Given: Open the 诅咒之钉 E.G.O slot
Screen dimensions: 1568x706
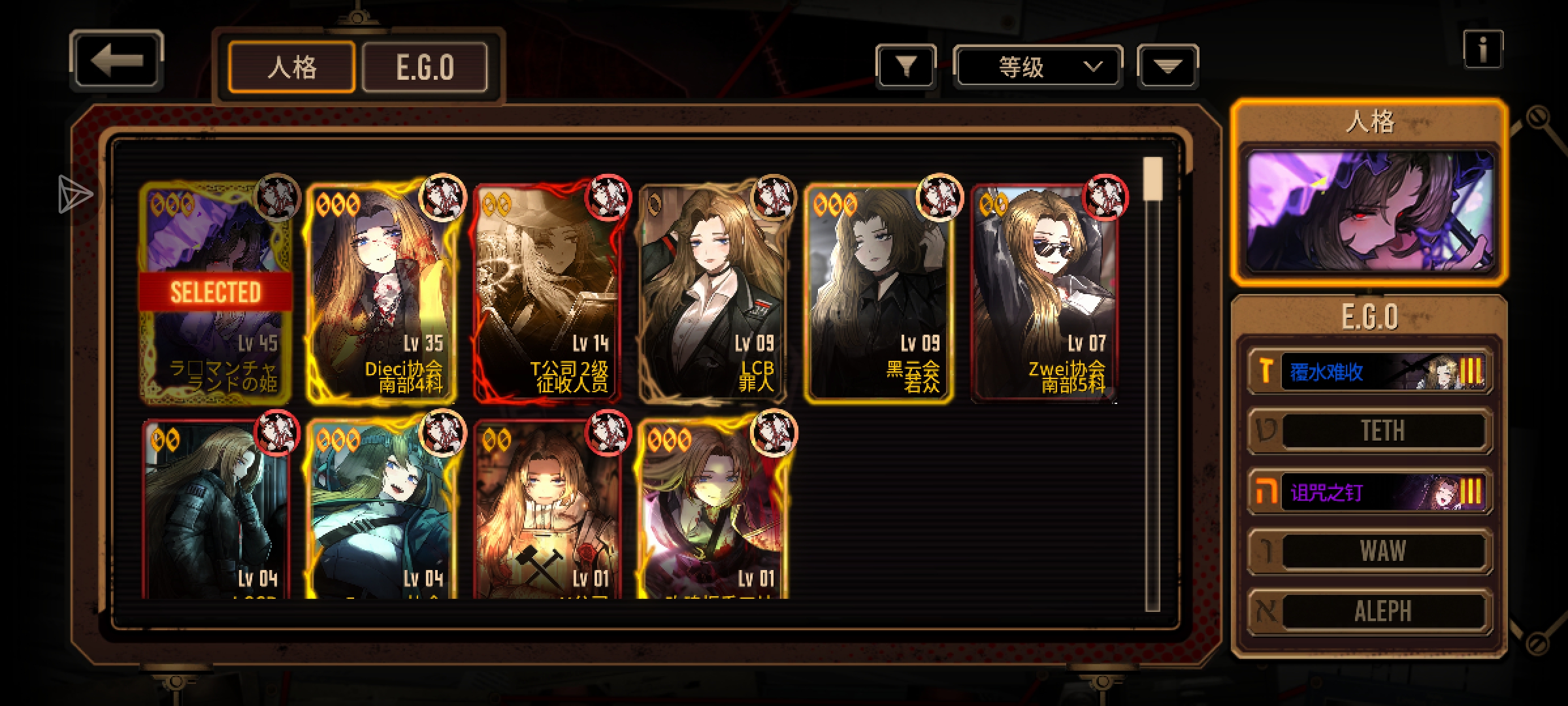Looking at the screenshot, I should tap(1370, 492).
